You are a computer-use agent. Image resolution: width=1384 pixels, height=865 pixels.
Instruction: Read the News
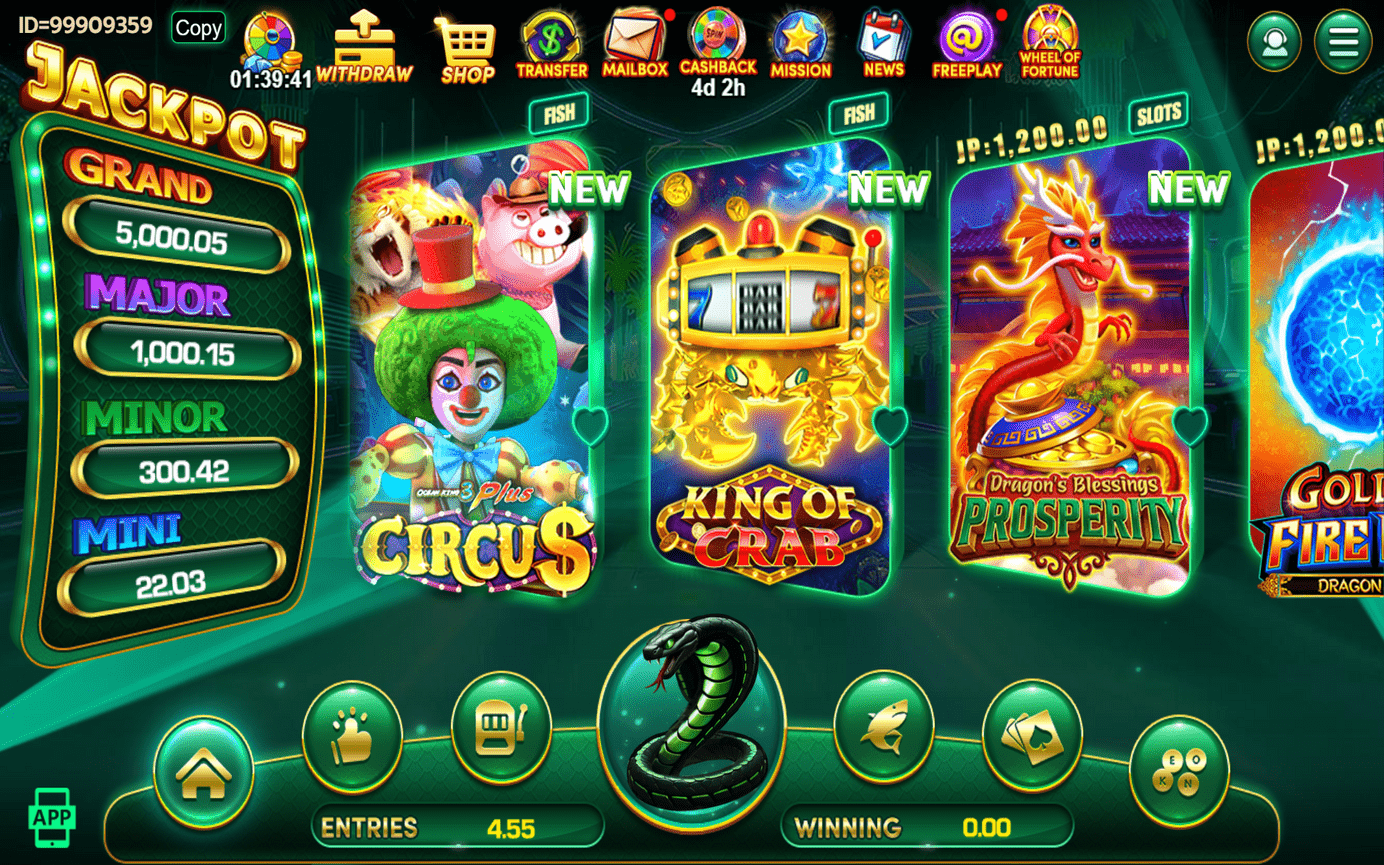(883, 45)
